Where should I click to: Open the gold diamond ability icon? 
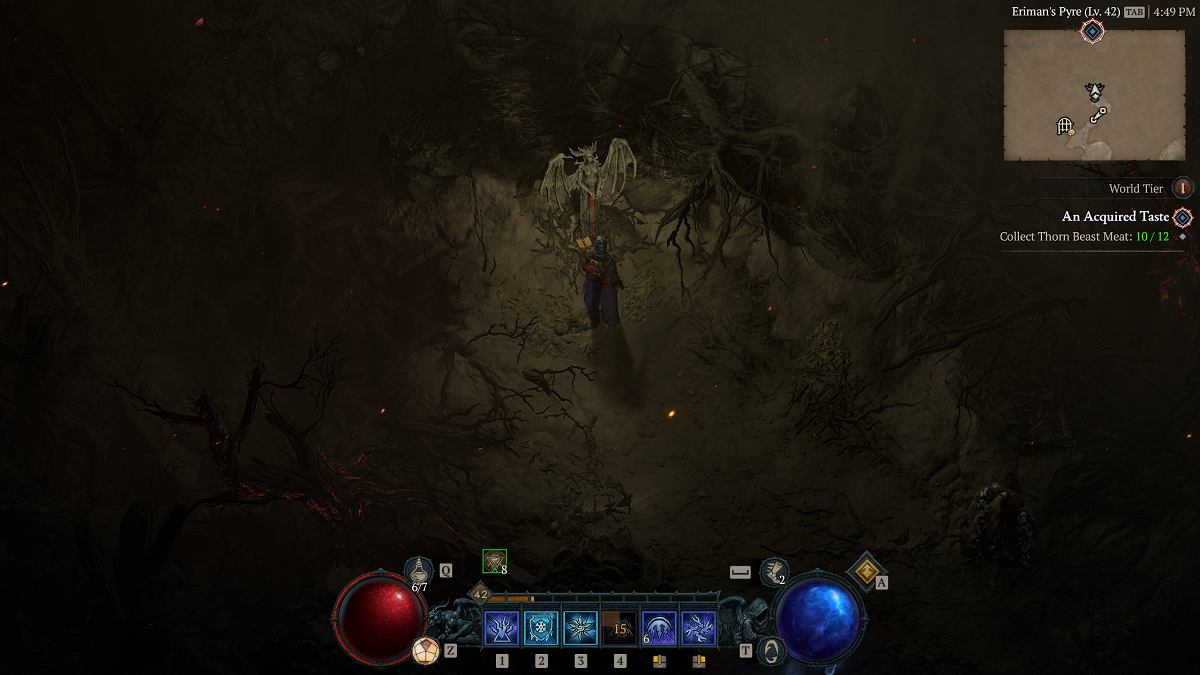(864, 571)
